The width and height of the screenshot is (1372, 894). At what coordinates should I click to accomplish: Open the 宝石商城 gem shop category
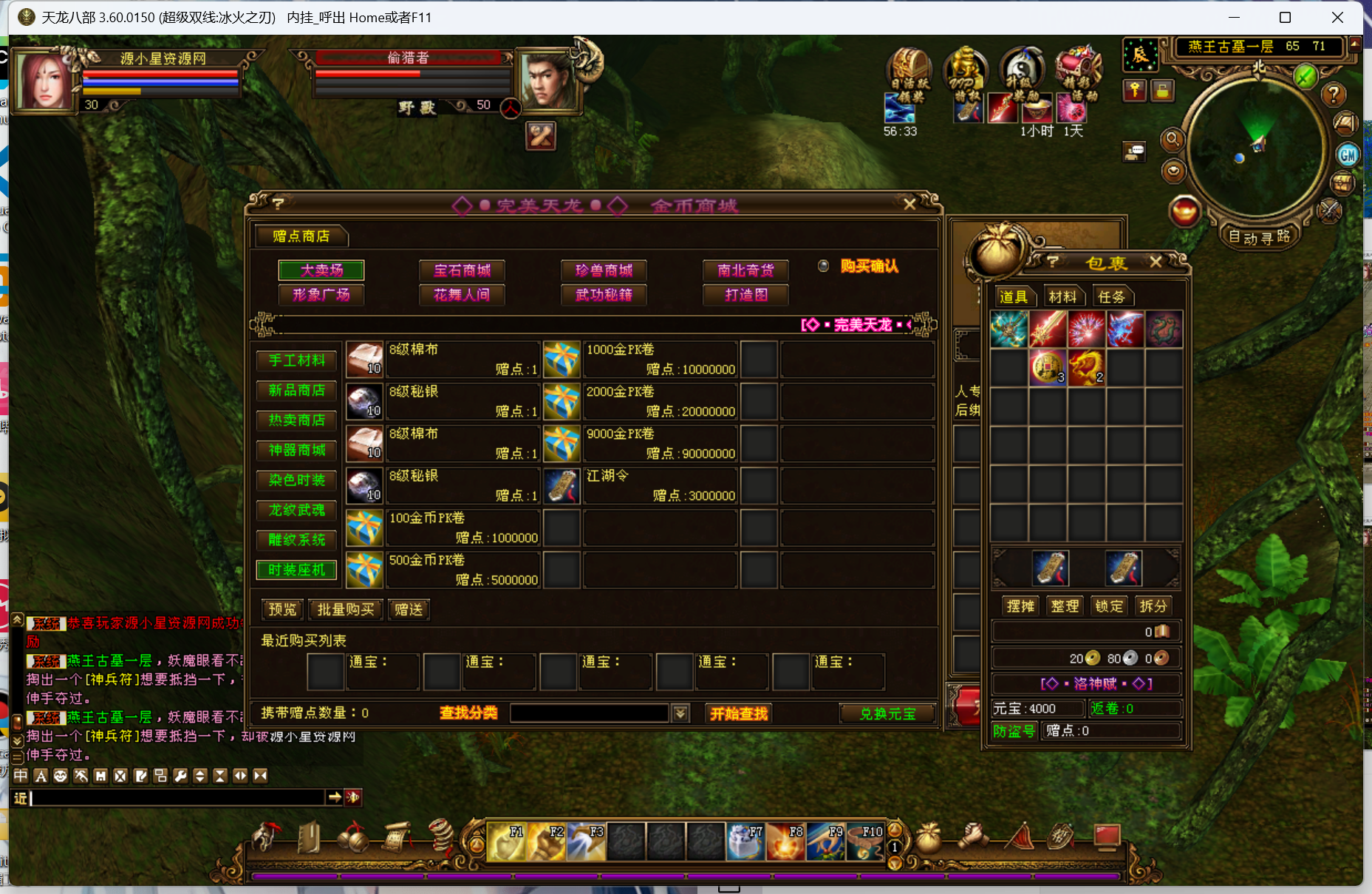tap(462, 270)
